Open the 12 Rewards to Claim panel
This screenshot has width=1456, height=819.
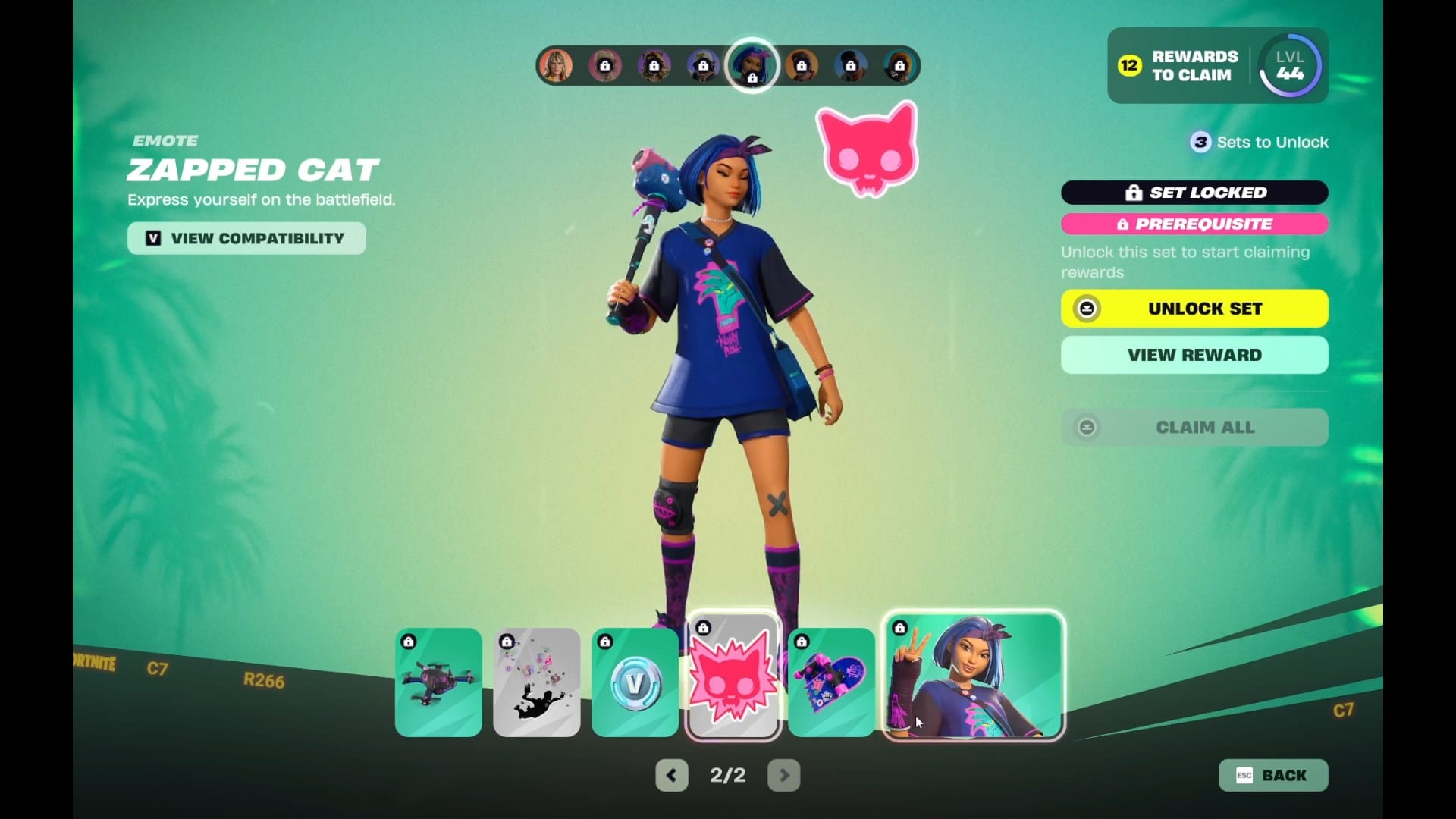[1180, 66]
